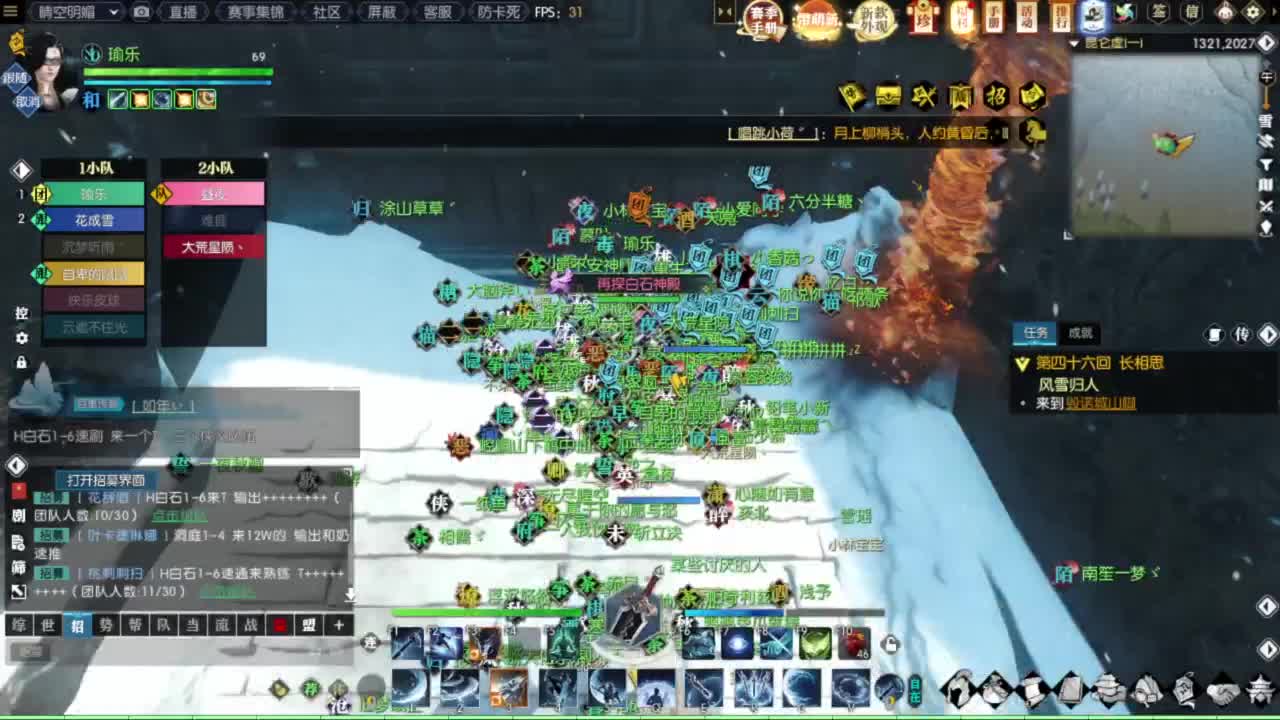
Task: Click the 传 teleport icon beside quest panel
Action: (1243, 333)
